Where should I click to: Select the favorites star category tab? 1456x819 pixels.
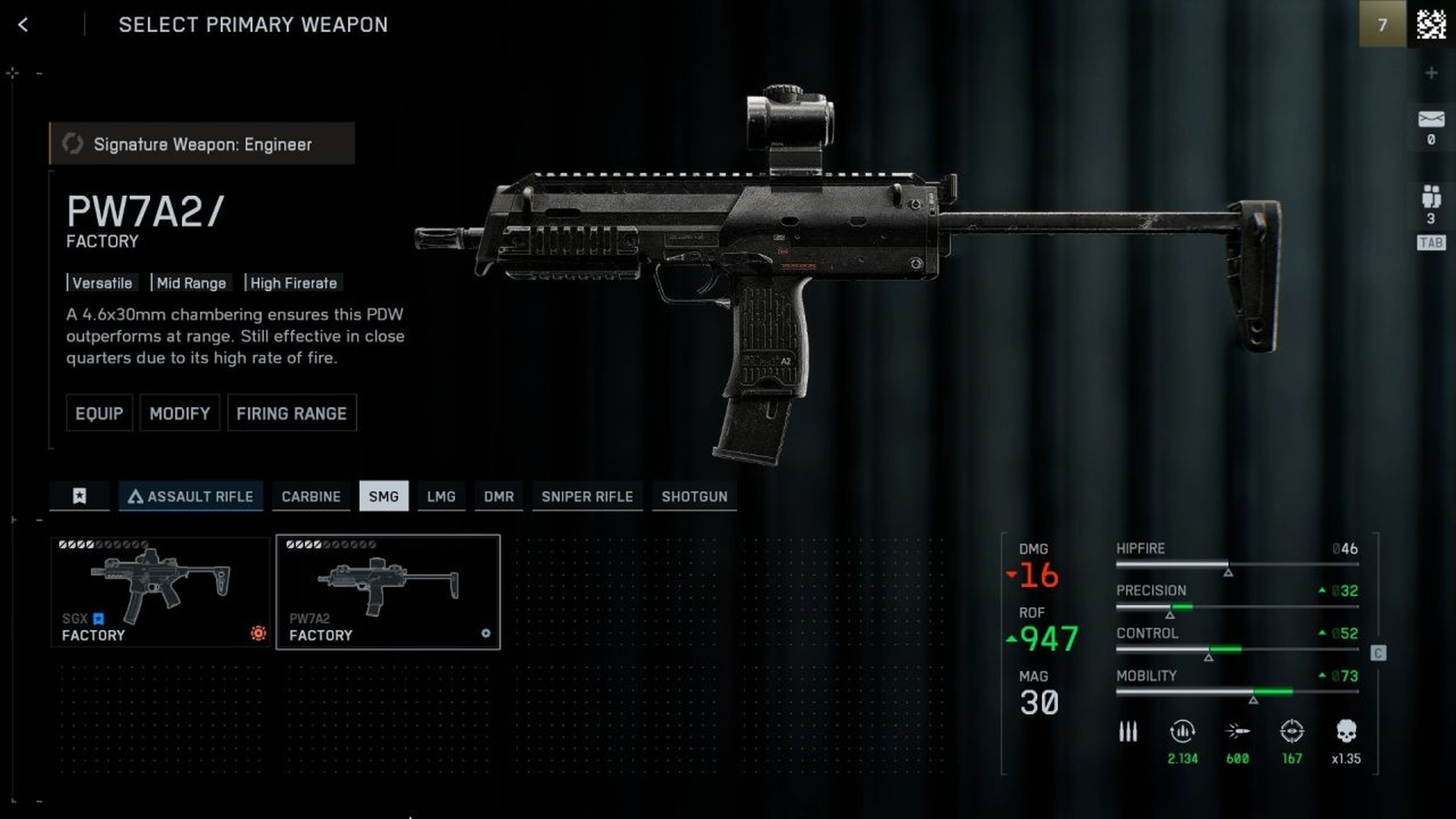[80, 496]
